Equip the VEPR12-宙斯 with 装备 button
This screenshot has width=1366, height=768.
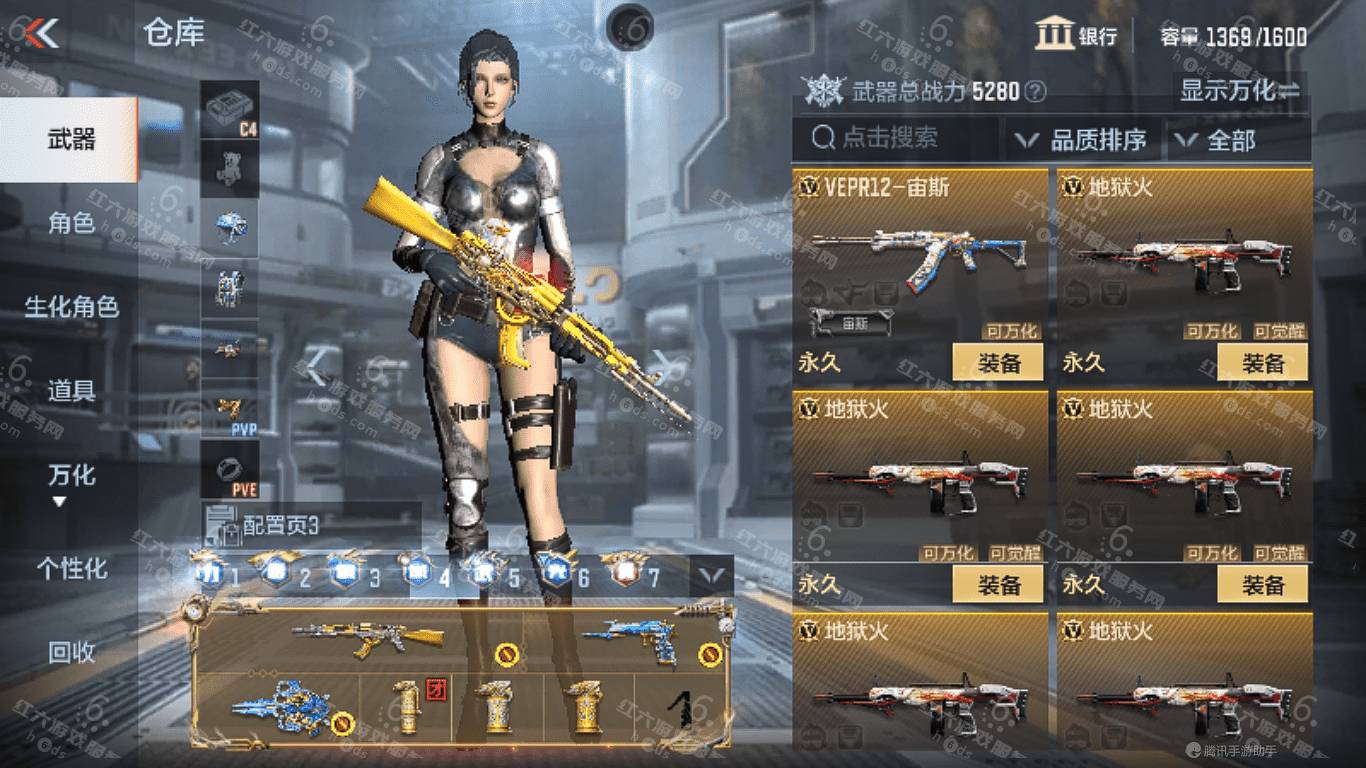point(997,362)
